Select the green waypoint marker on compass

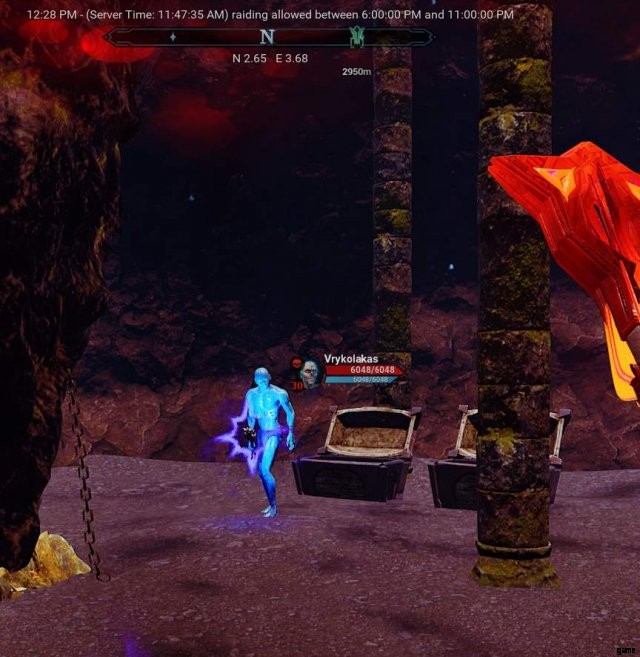(356, 37)
